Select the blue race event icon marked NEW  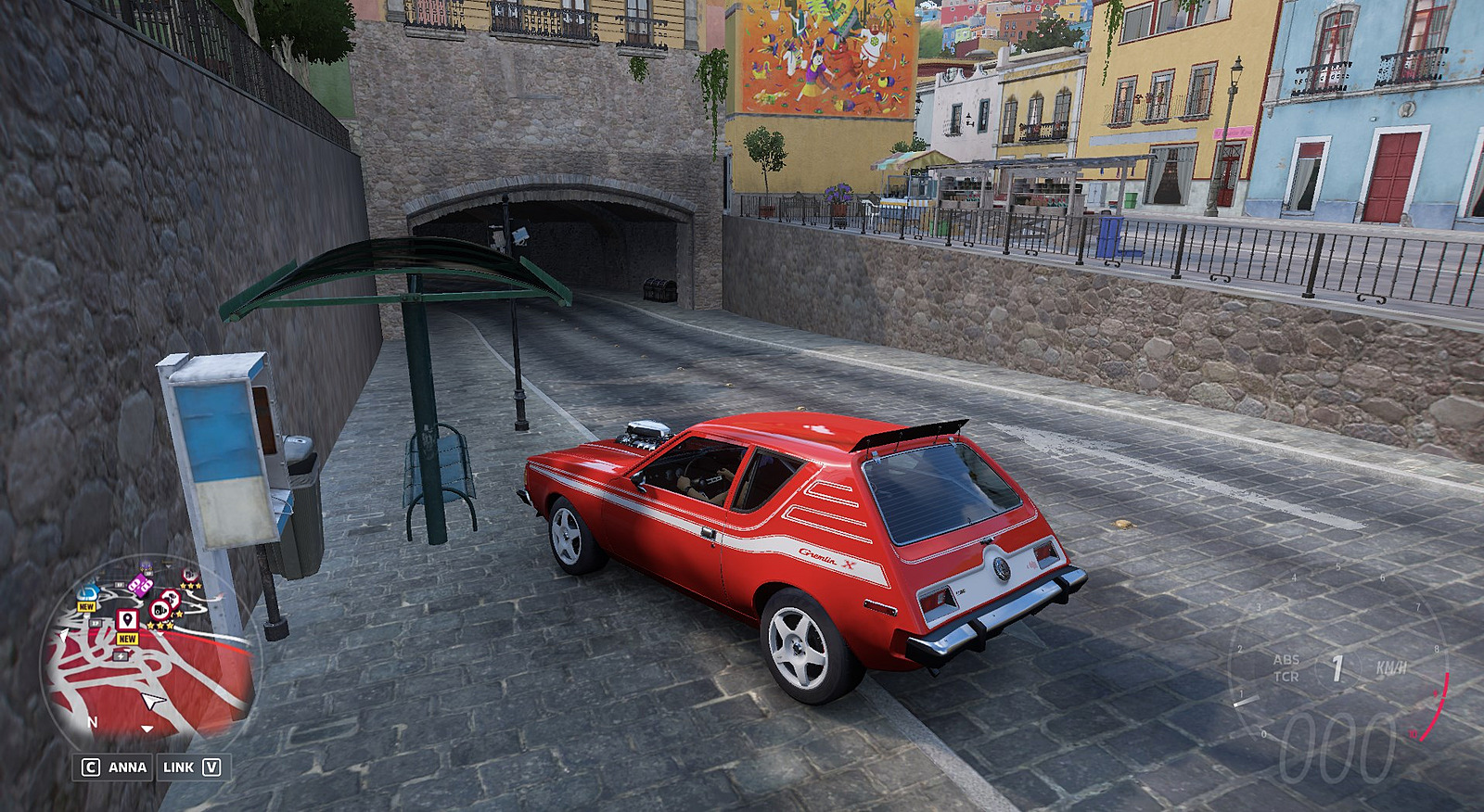pyautogui.click(x=89, y=594)
